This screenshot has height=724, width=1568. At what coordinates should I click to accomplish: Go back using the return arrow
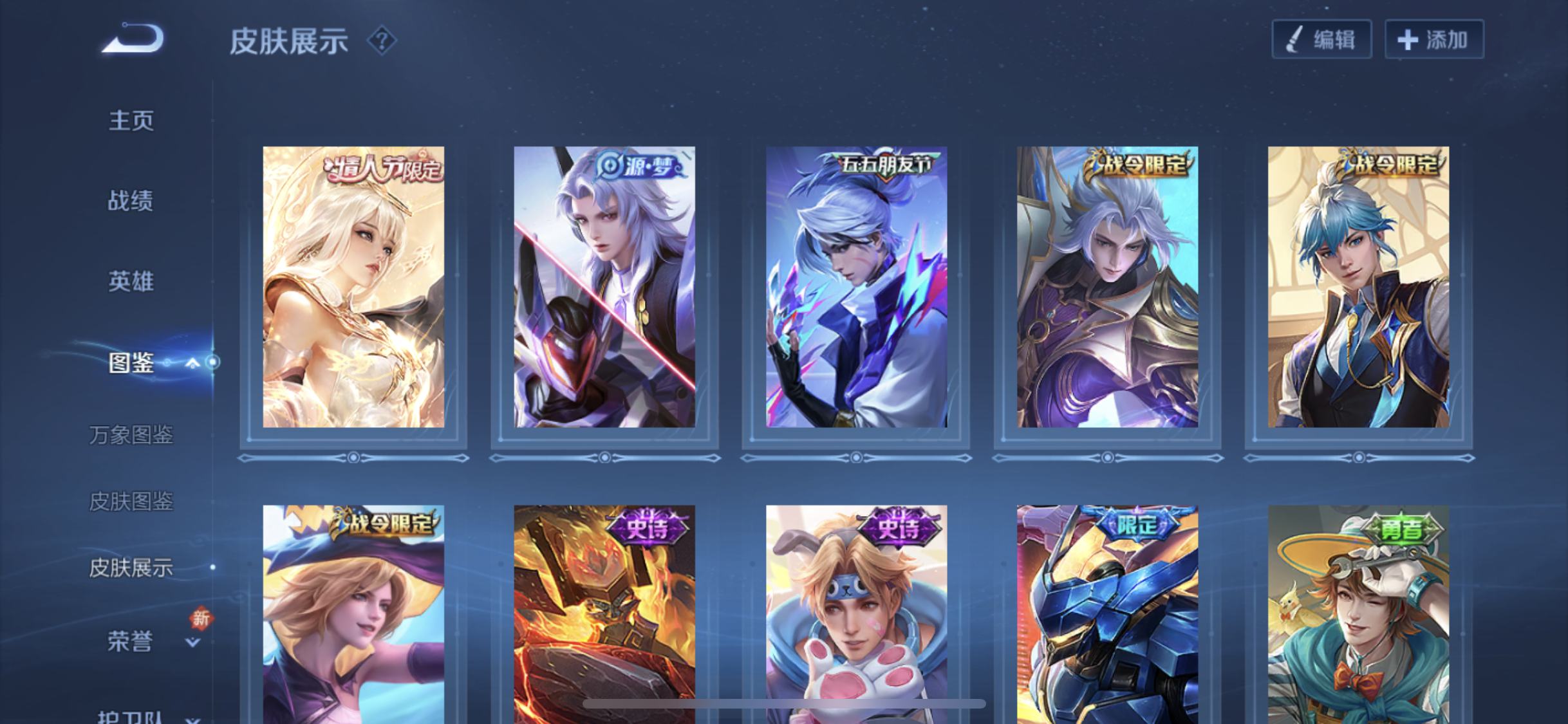pos(134,39)
